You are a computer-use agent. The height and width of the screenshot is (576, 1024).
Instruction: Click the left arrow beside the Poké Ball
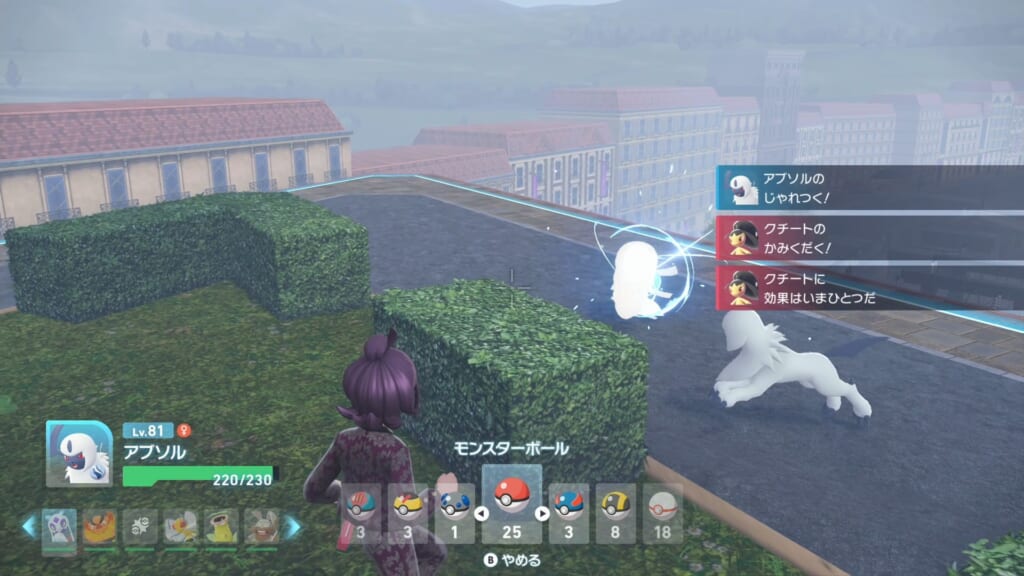(480, 514)
